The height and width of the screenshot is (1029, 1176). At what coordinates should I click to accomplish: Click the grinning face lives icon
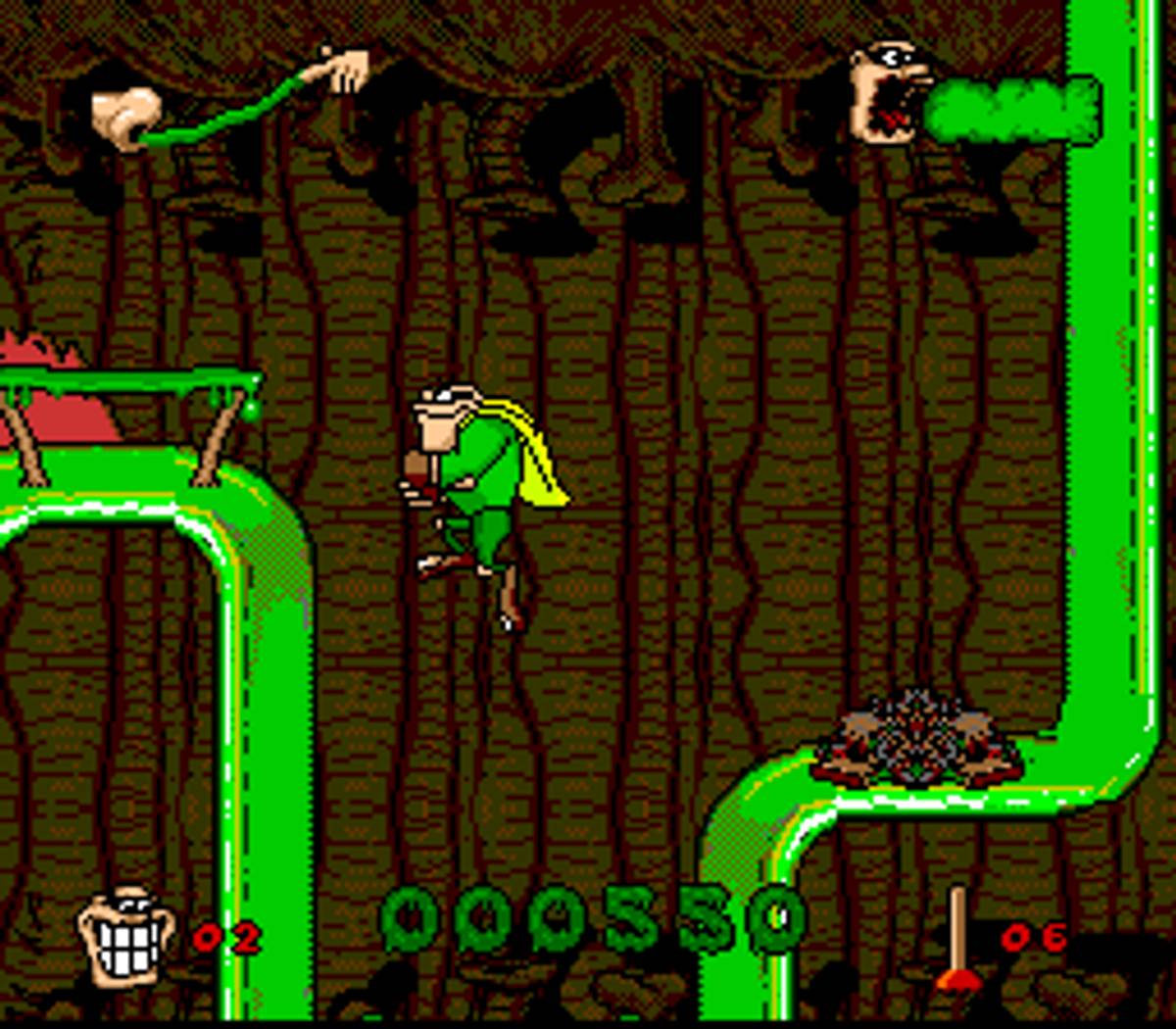(127, 936)
